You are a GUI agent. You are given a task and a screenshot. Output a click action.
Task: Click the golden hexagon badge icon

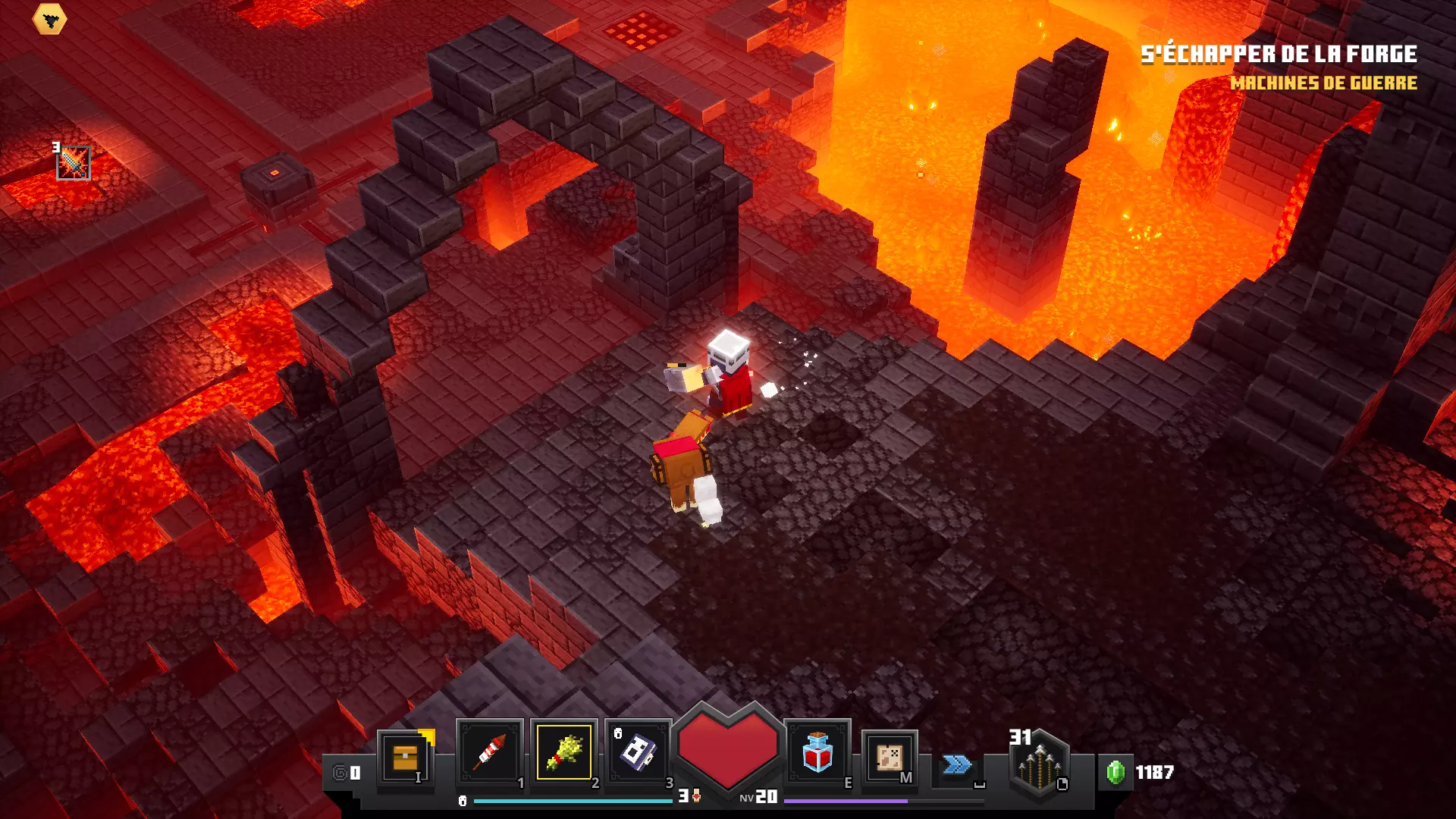[x=50, y=20]
